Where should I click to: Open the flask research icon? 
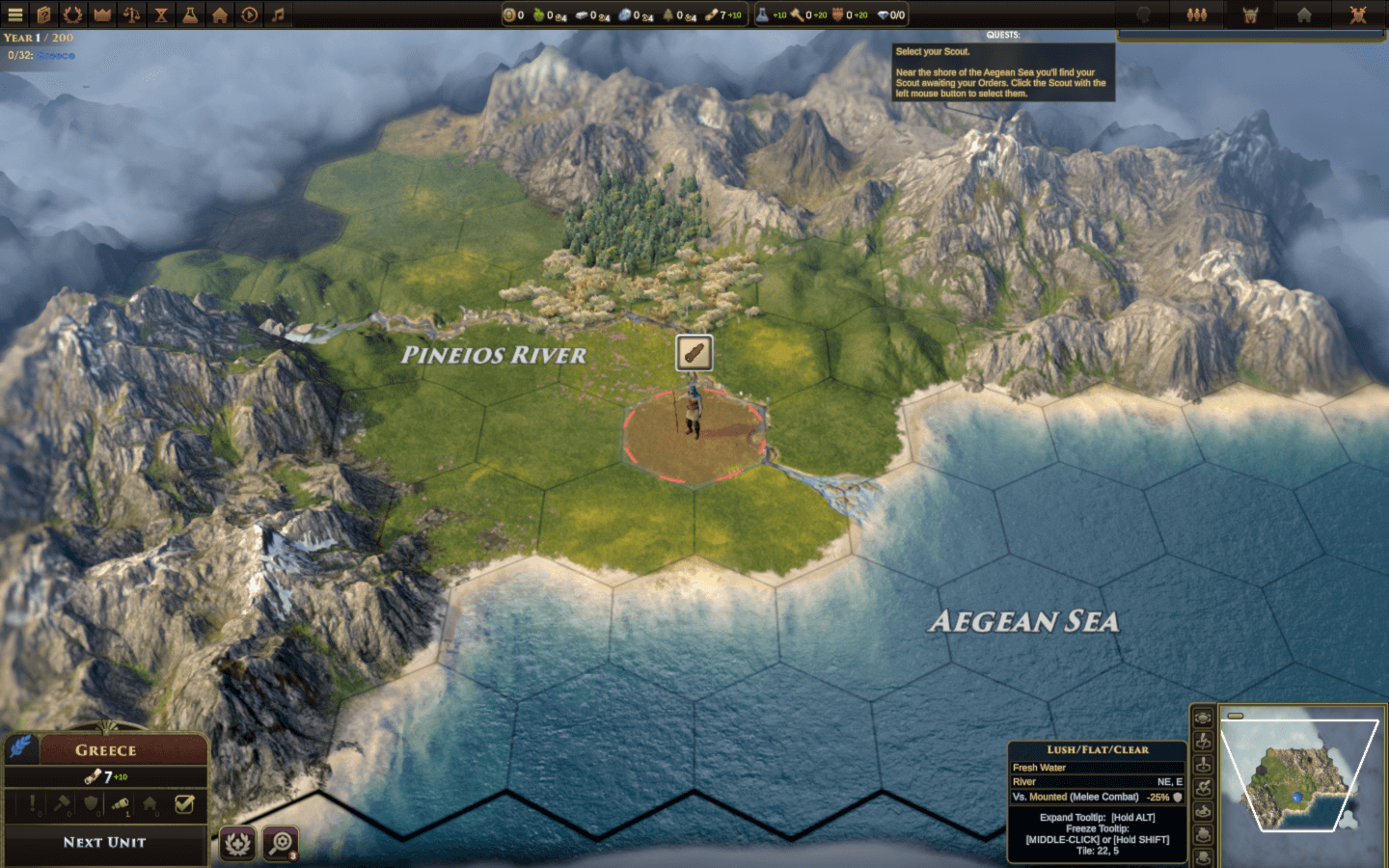click(190, 14)
